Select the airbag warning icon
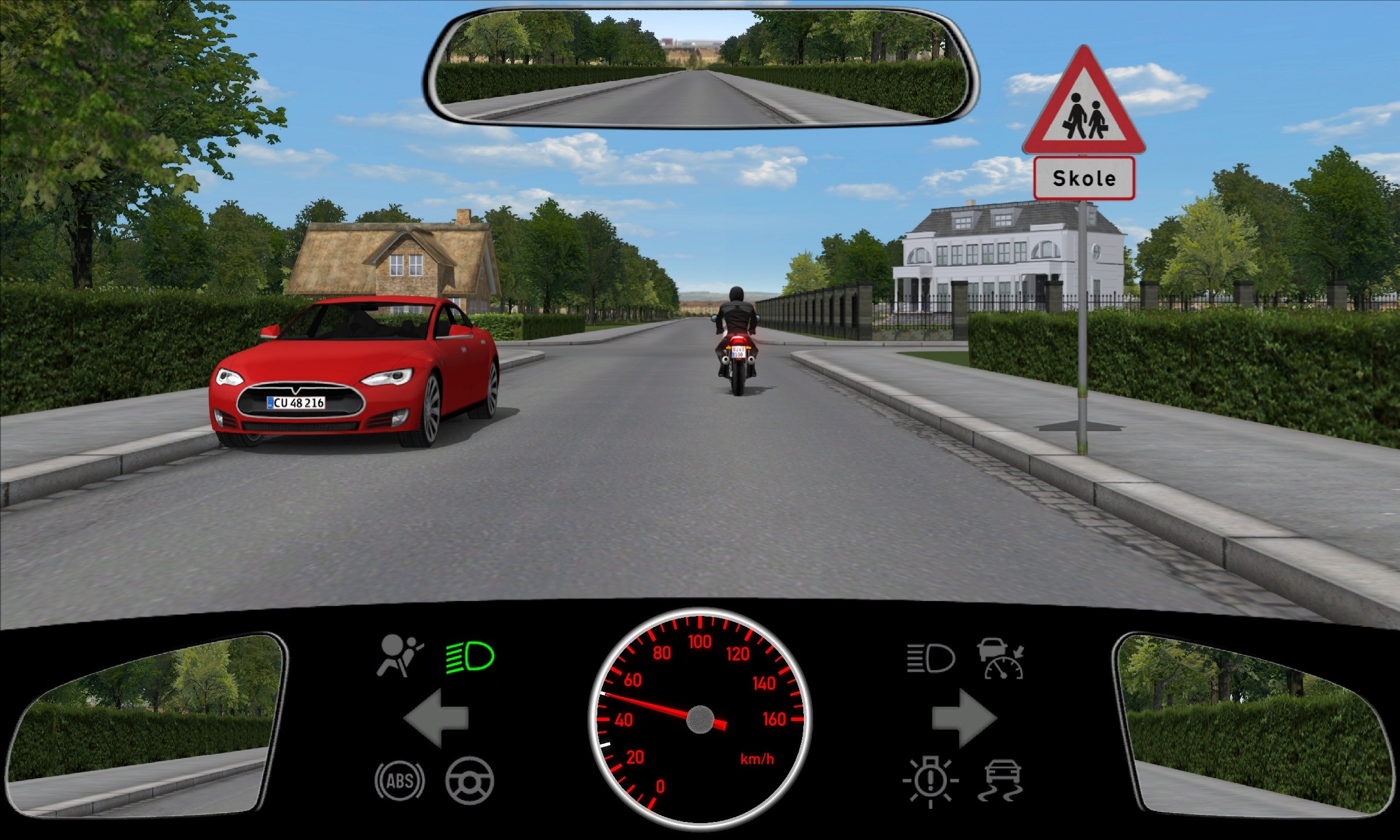This screenshot has height=840, width=1400. click(x=400, y=656)
